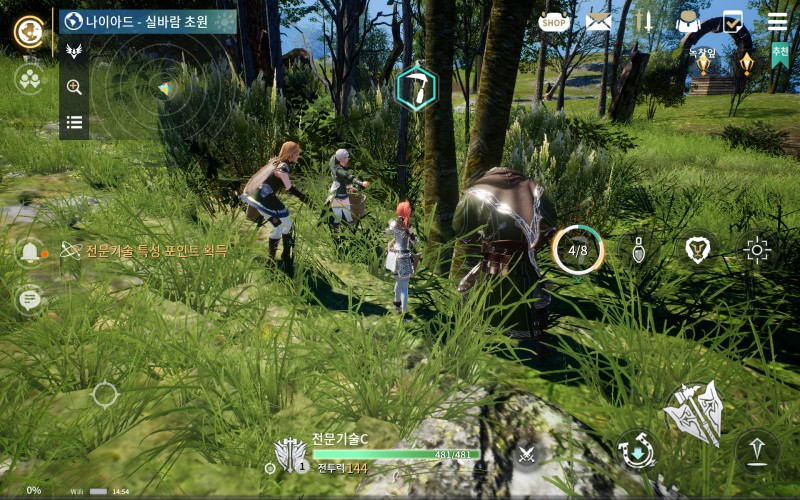Activate the horseshoe mount button
The image size is (800, 500).
[636, 449]
